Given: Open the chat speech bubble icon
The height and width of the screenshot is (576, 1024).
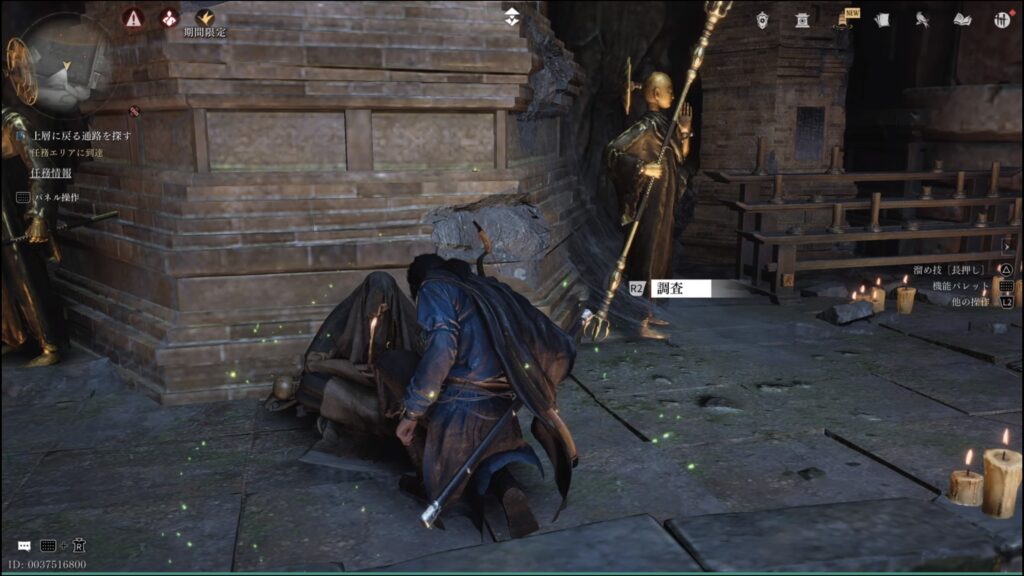Looking at the screenshot, I should pos(24,546).
